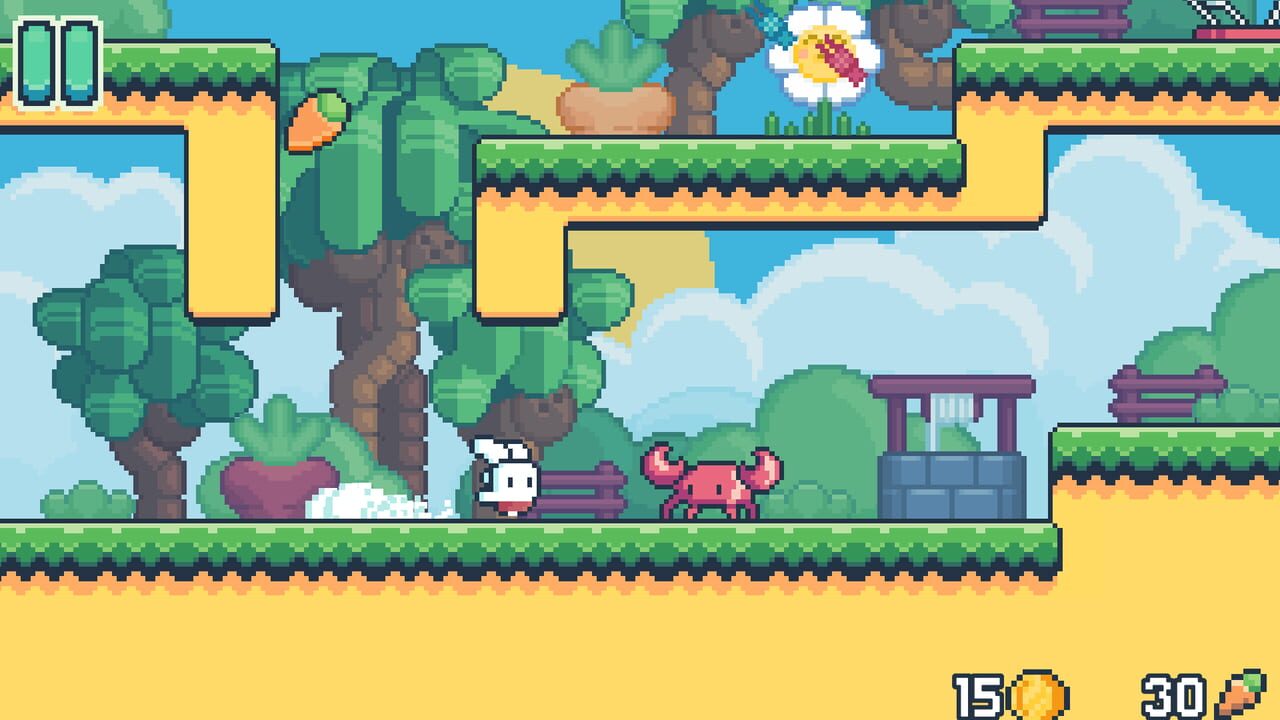Expand the crab's left claw
The height and width of the screenshot is (720, 1280).
pos(661,462)
